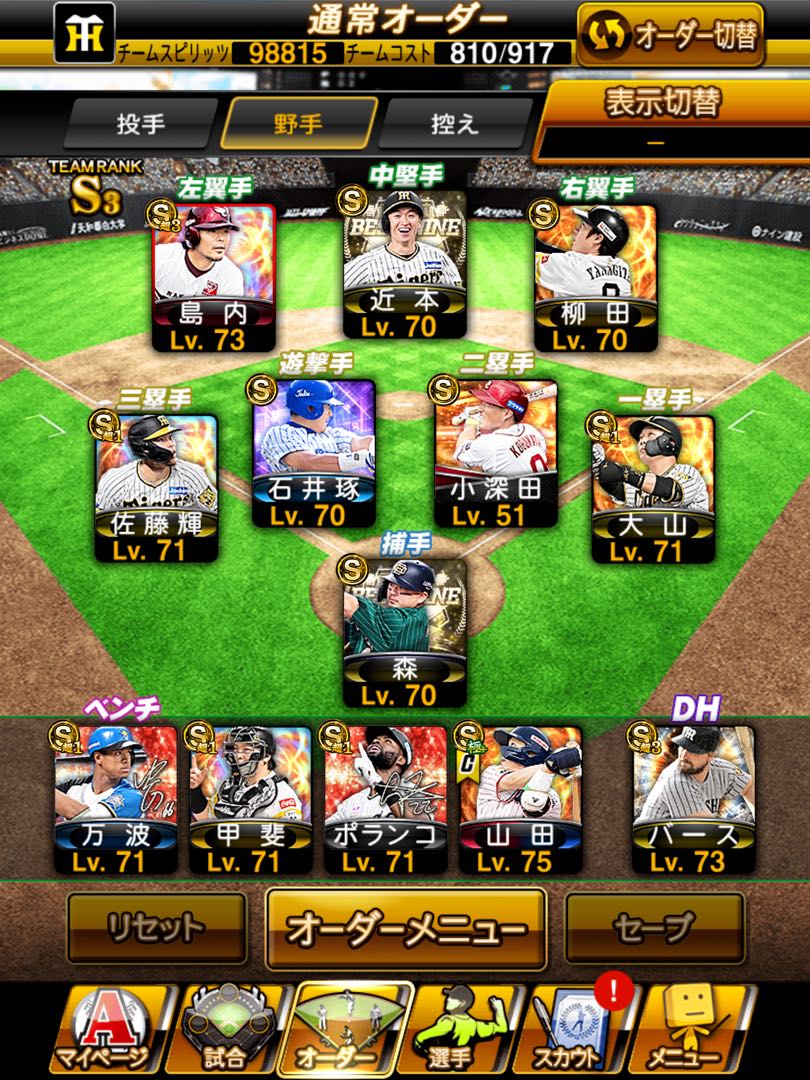Select catcher 森 card
The width and height of the screenshot is (810, 1080).
tap(404, 632)
